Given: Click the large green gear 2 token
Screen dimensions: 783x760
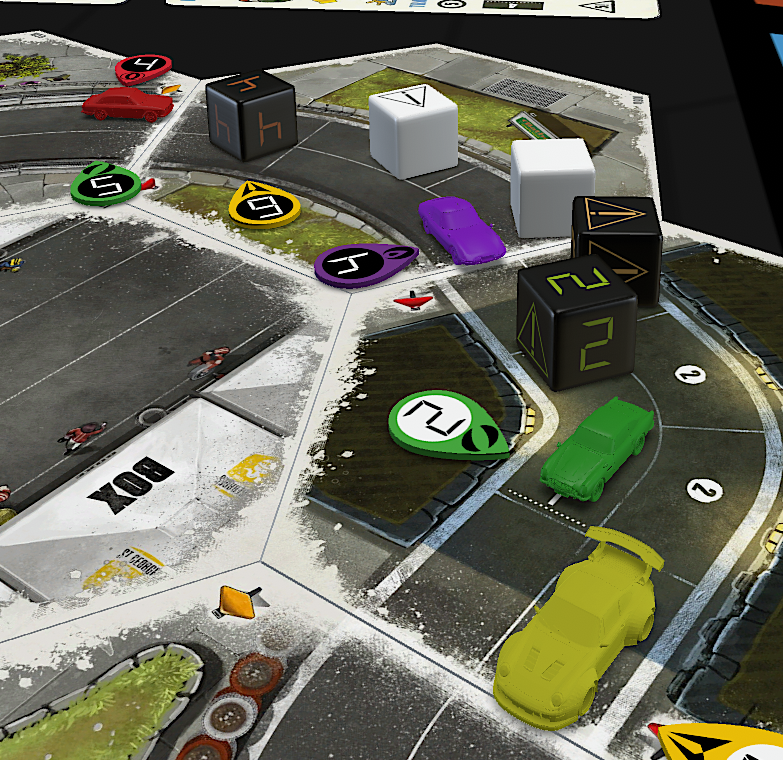Looking at the screenshot, I should [442, 423].
